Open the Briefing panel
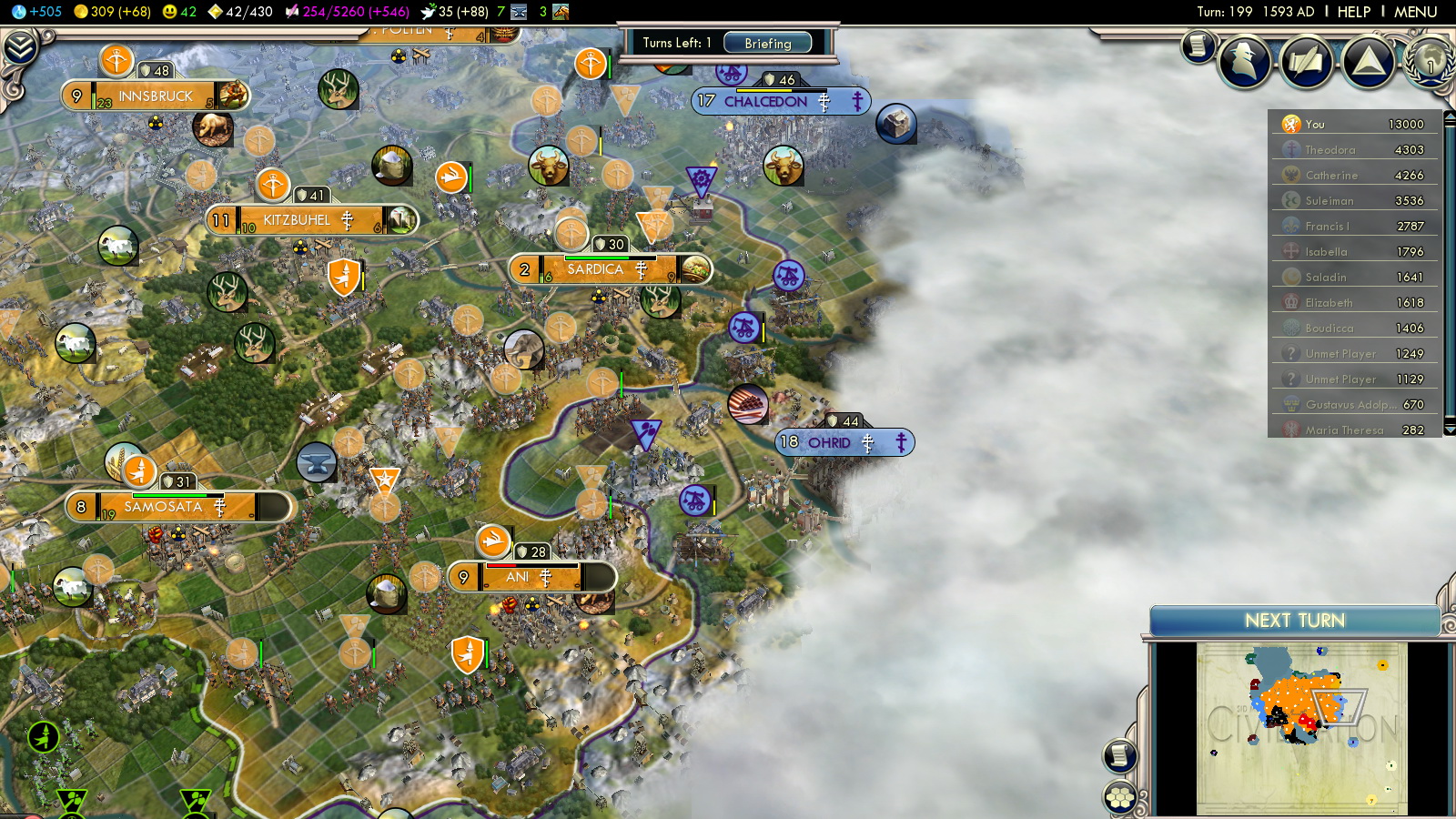The height and width of the screenshot is (819, 1456). point(767,43)
